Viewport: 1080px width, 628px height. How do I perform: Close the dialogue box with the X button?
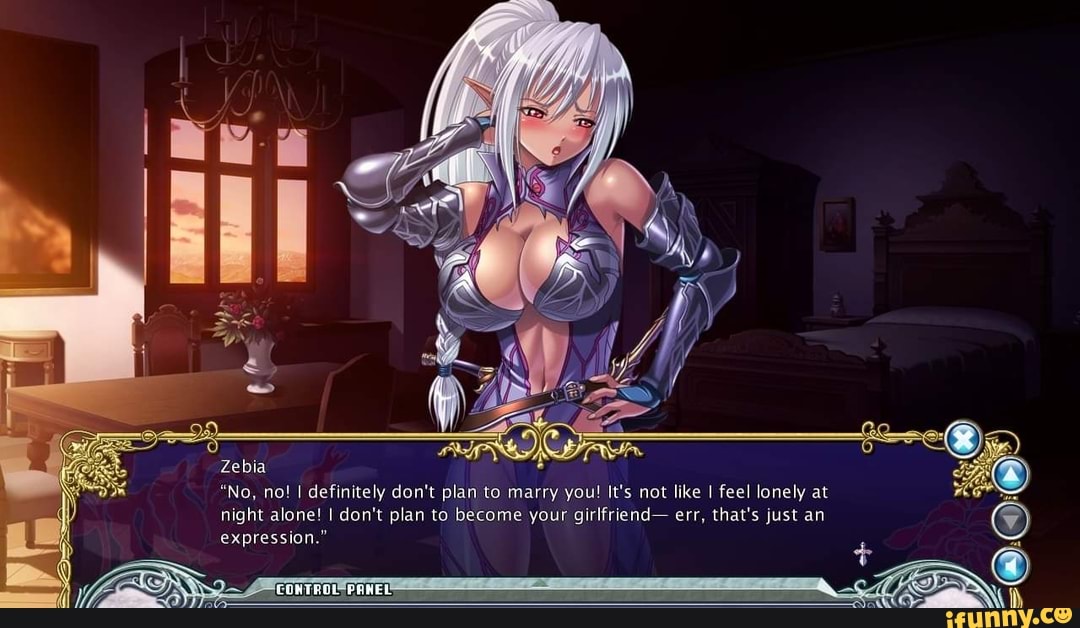[x=963, y=439]
